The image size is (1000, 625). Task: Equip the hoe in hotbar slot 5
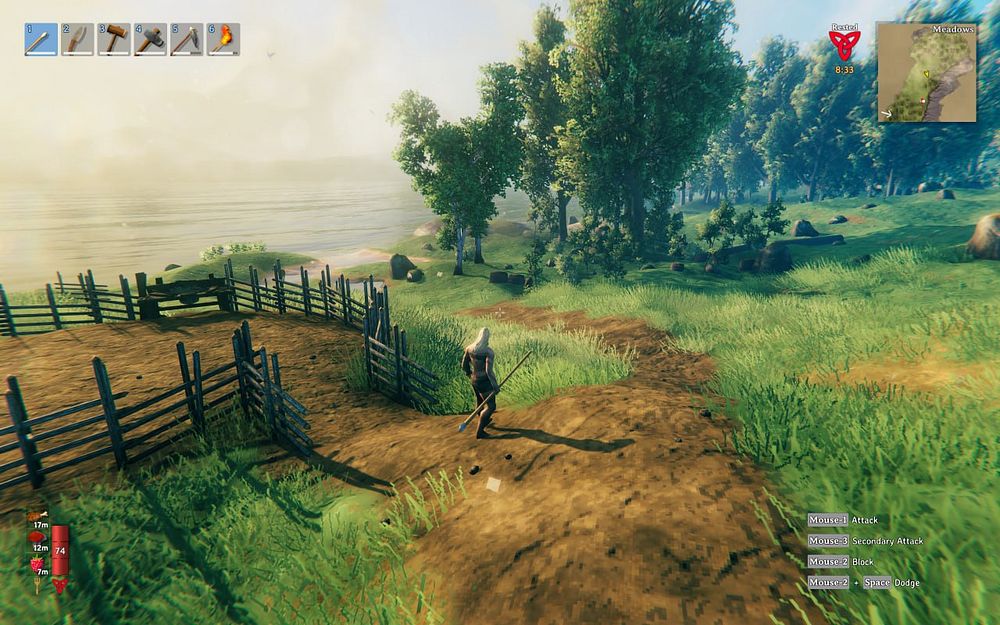186,39
